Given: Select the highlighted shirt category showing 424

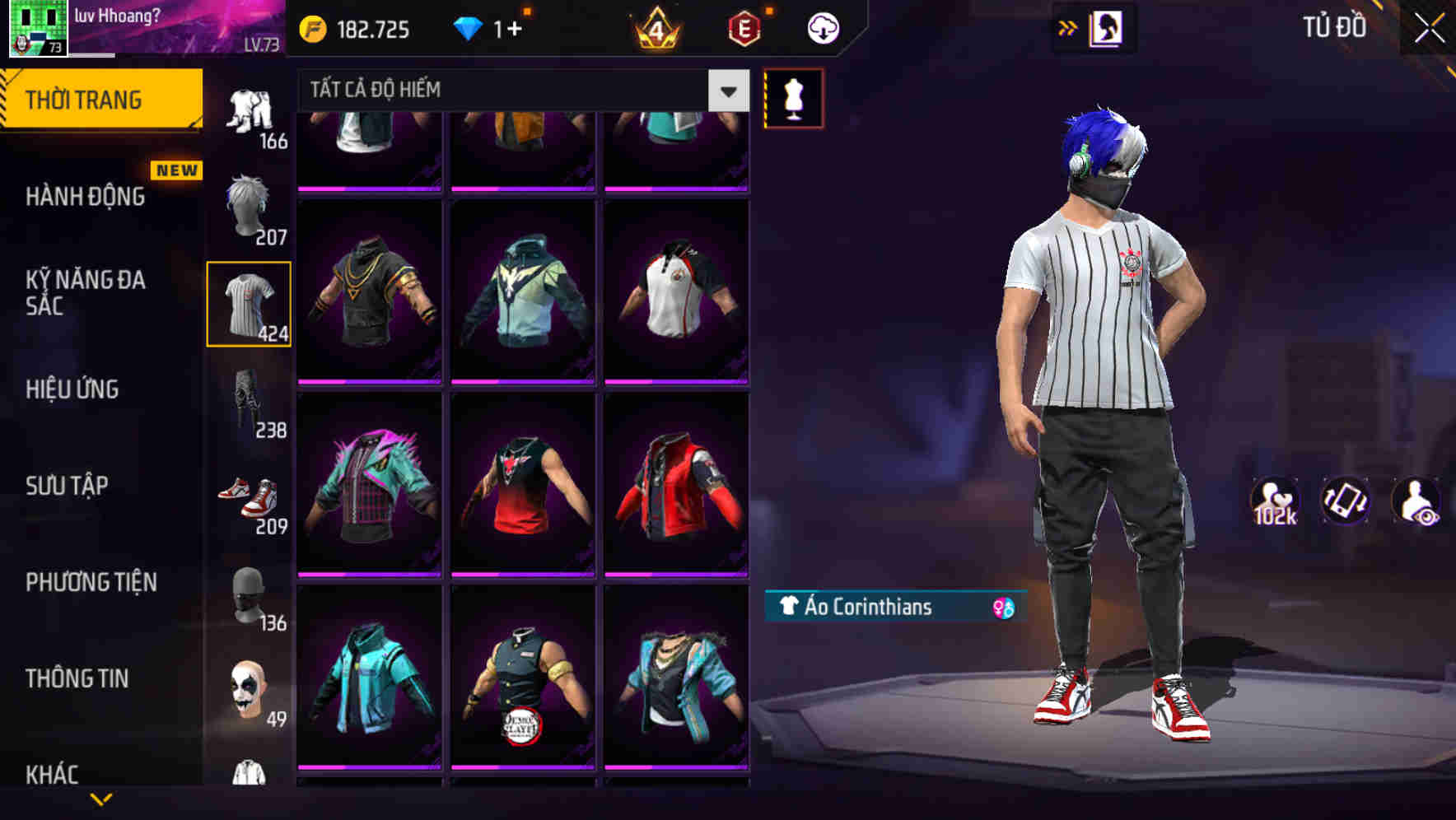Looking at the screenshot, I should pyautogui.click(x=250, y=303).
